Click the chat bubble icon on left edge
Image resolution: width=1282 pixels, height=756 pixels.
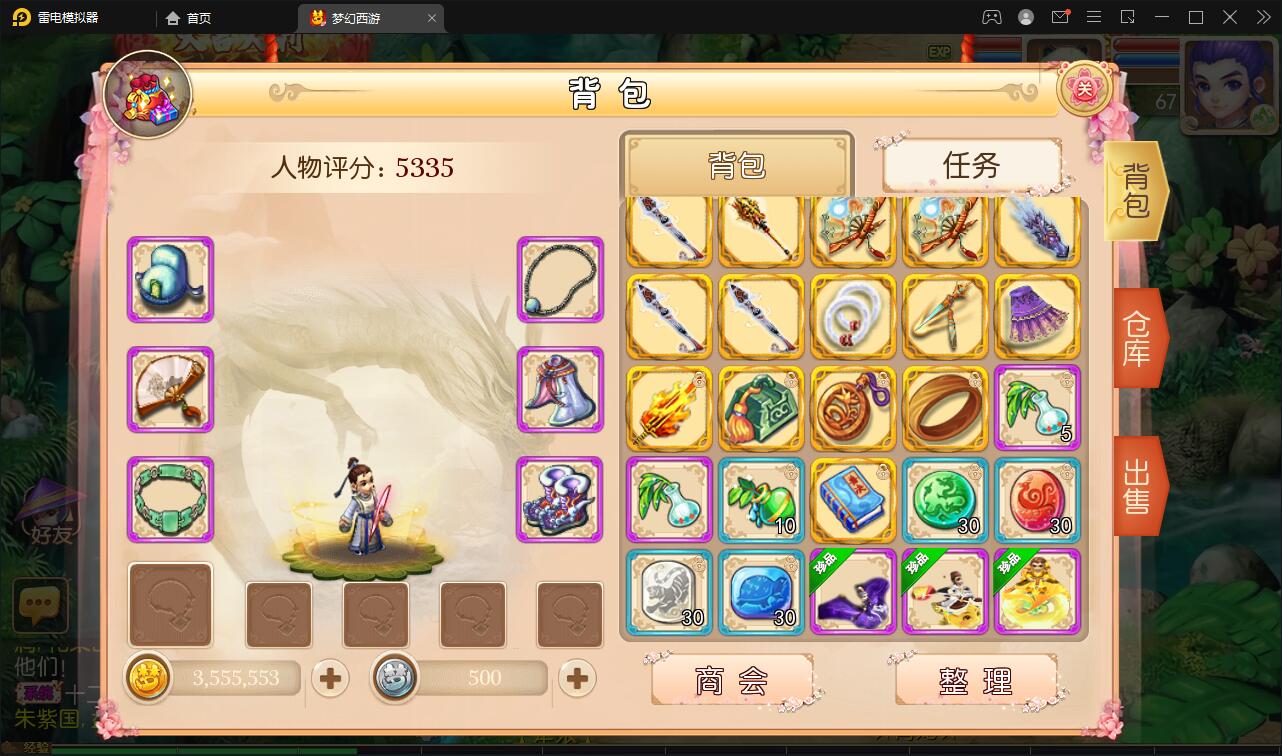[x=40, y=606]
